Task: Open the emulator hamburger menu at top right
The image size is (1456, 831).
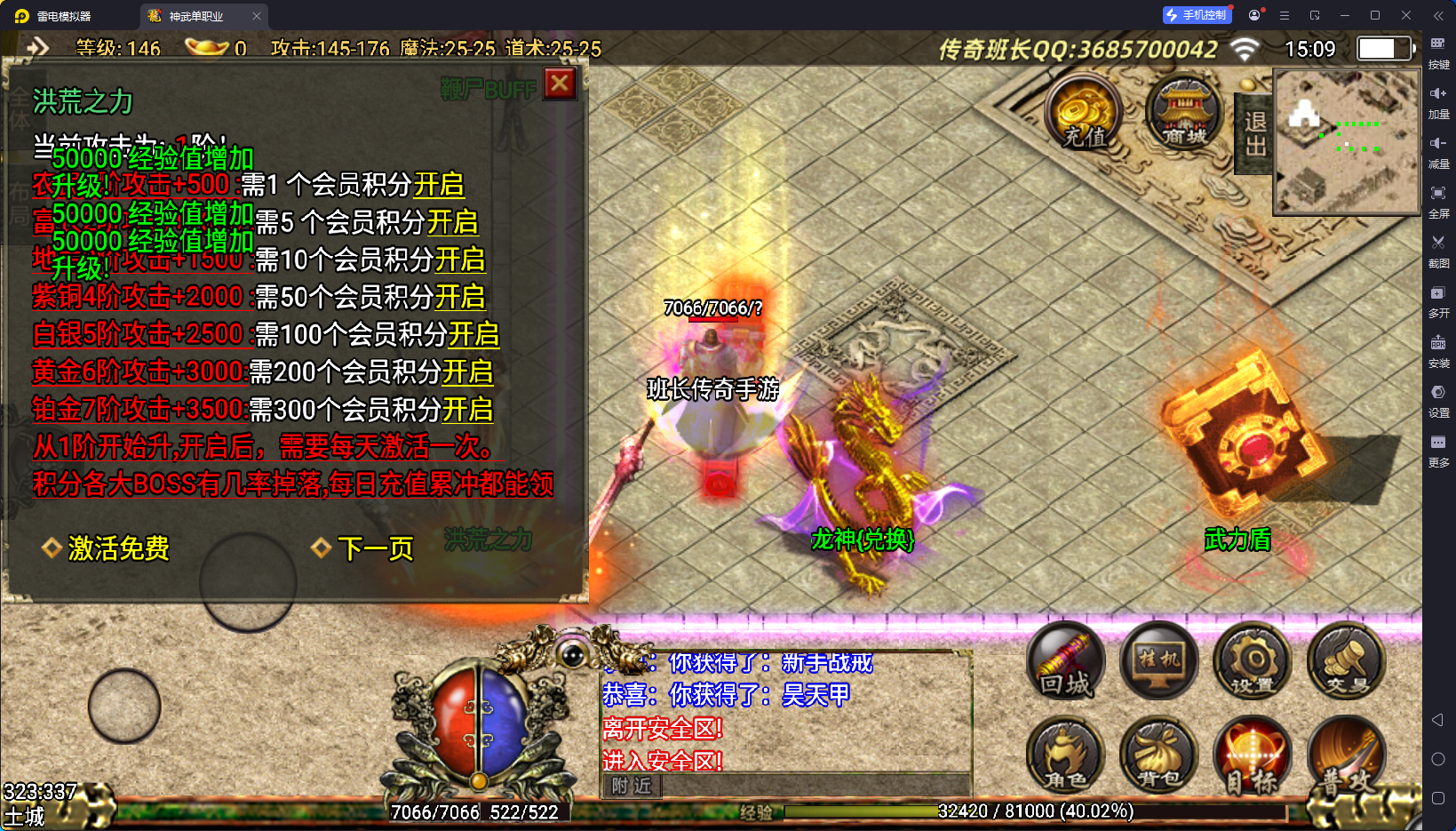Action: 1283,15
